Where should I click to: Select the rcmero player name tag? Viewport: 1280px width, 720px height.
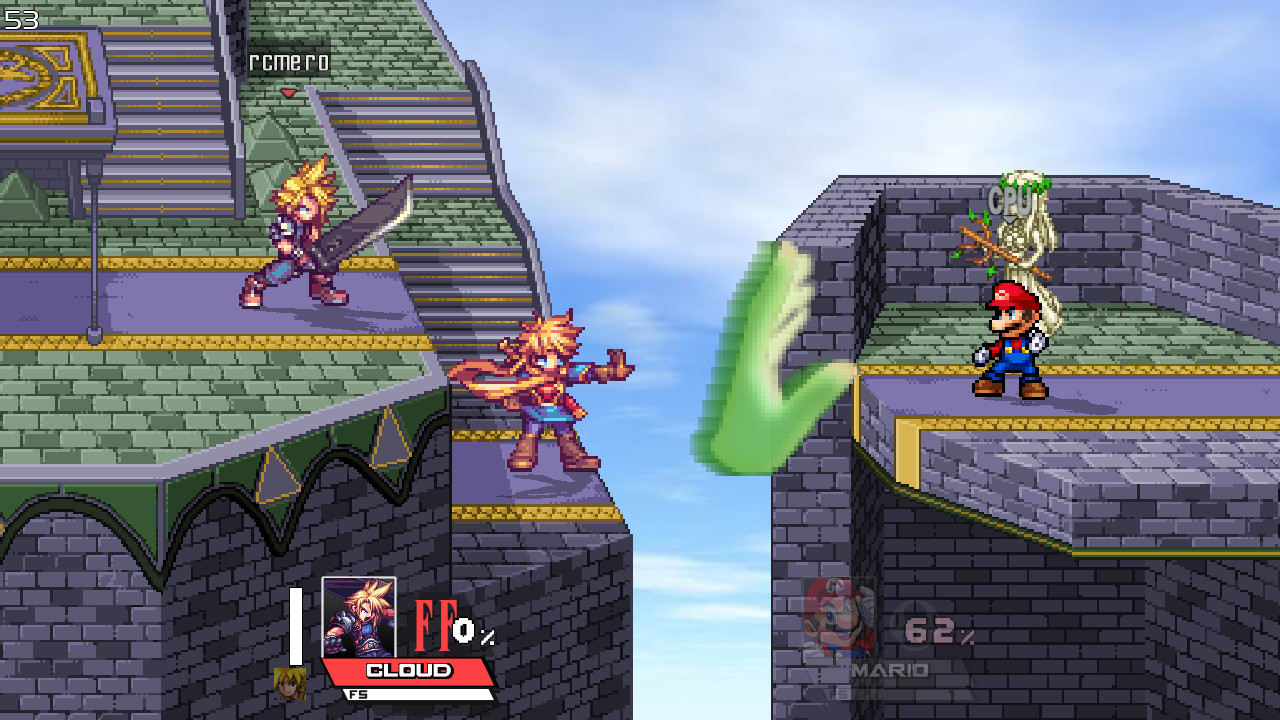coord(290,64)
